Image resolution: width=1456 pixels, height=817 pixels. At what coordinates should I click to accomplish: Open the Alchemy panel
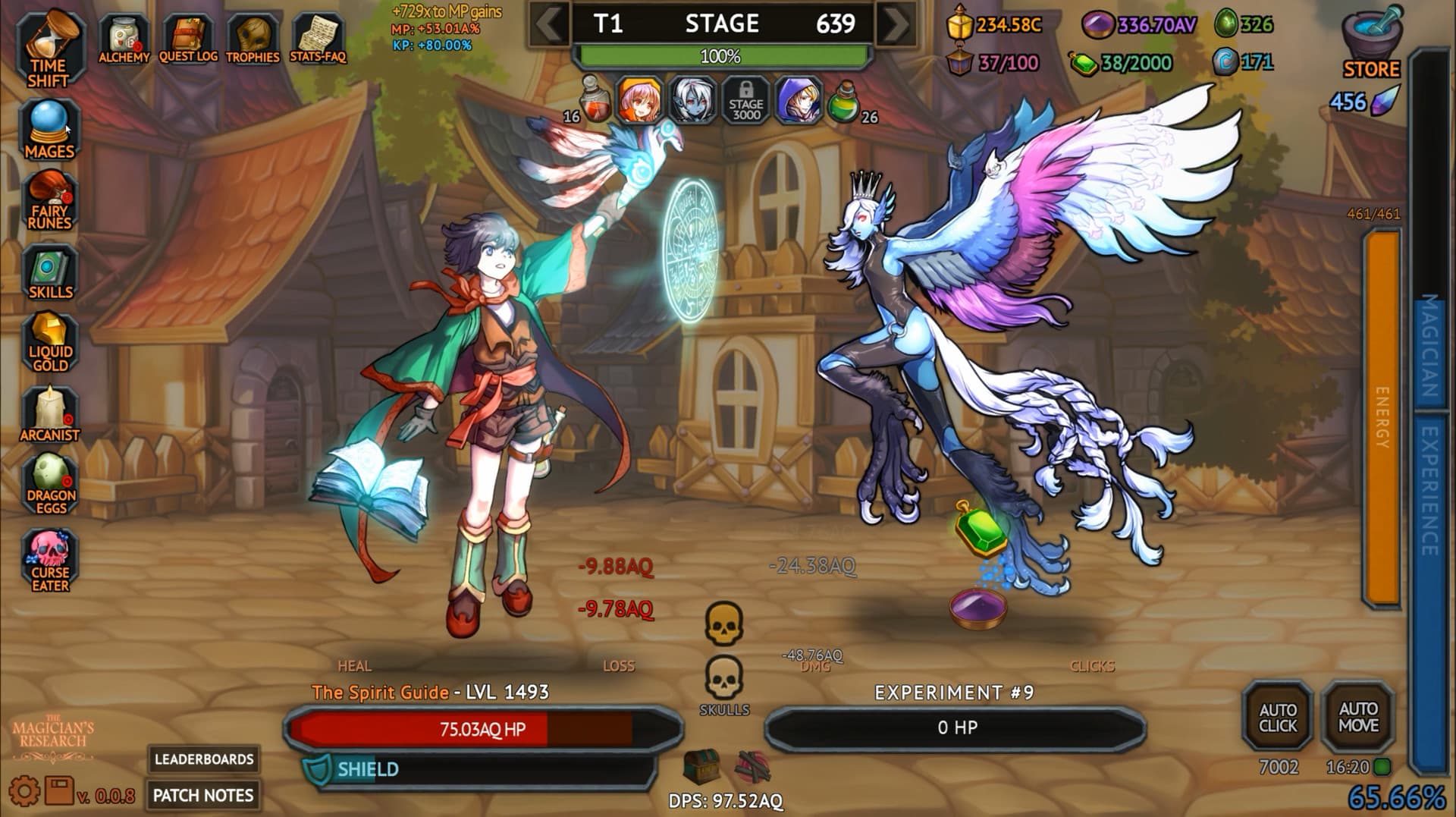[125, 33]
